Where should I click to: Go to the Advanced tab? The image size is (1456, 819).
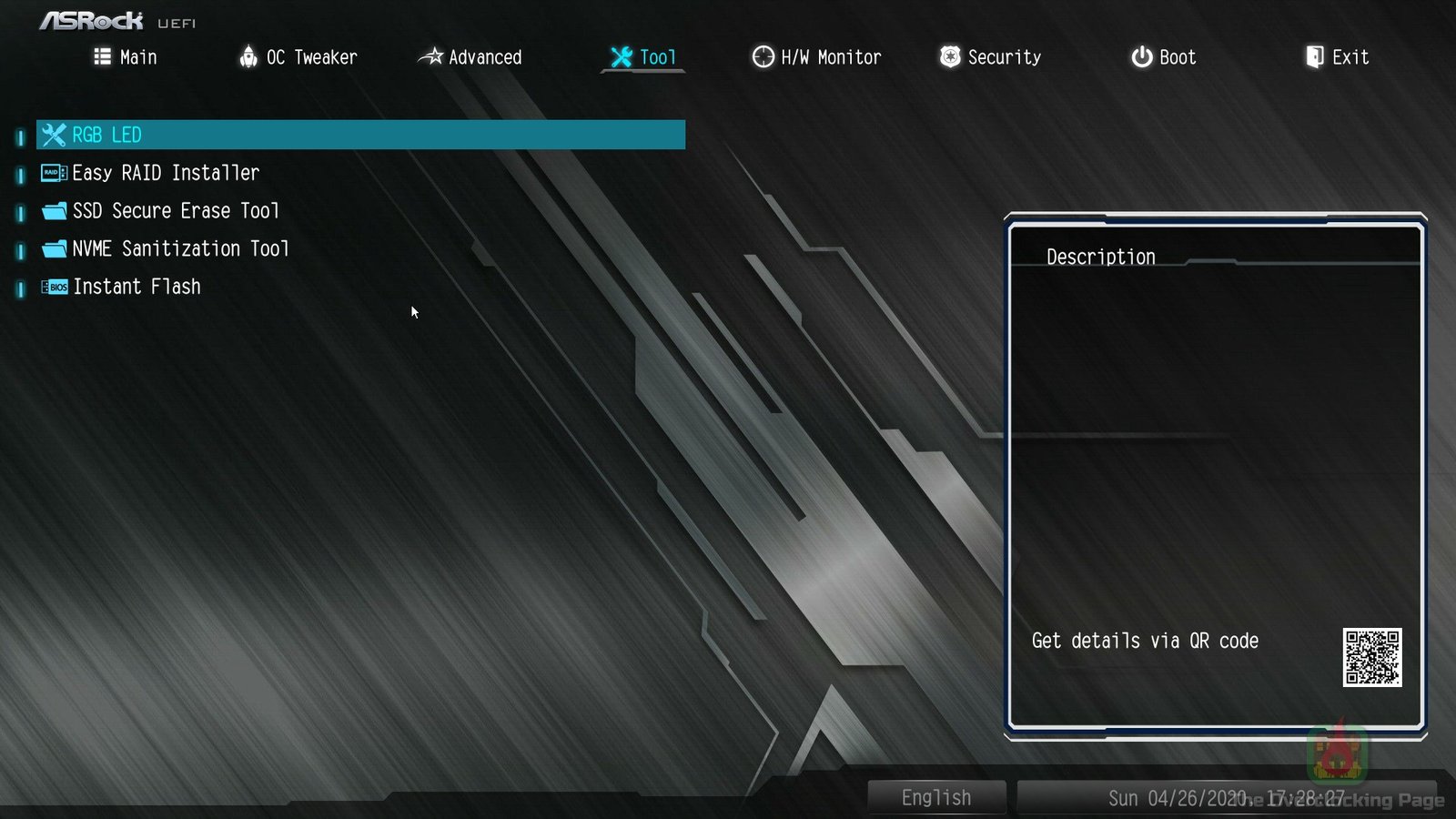coord(470,57)
